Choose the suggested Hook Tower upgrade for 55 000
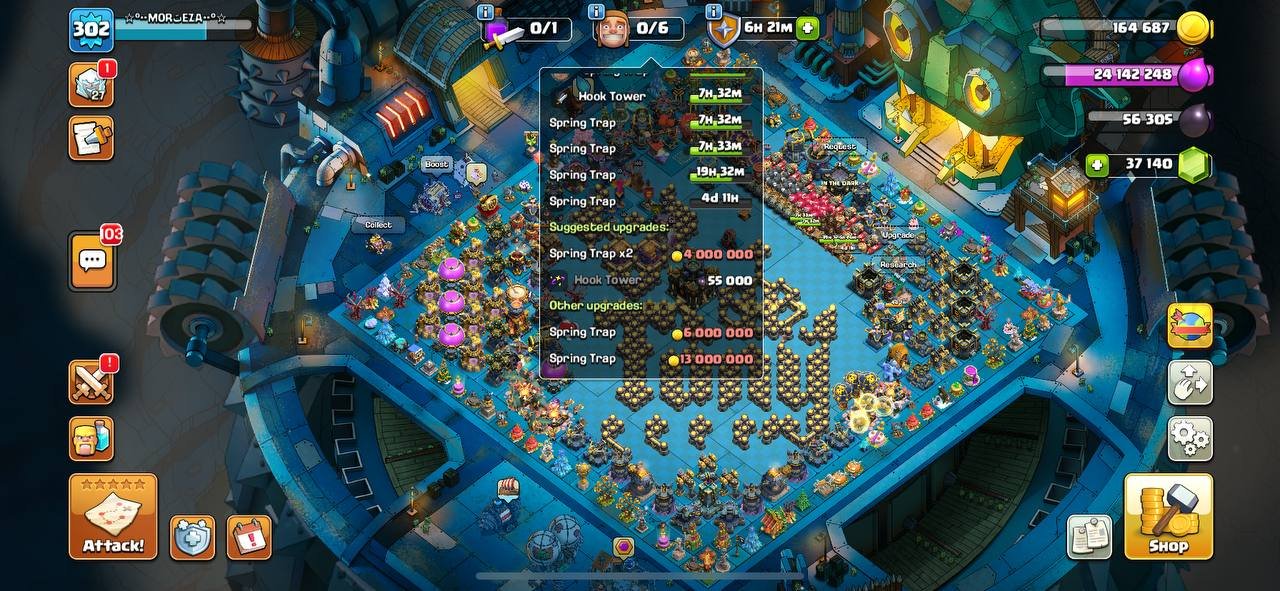Image resolution: width=1280 pixels, height=591 pixels. (x=651, y=281)
